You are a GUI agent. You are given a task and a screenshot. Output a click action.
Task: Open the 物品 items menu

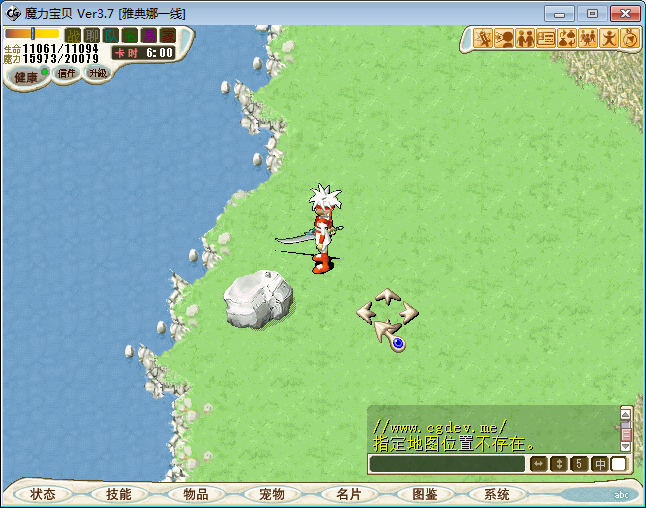click(x=196, y=494)
